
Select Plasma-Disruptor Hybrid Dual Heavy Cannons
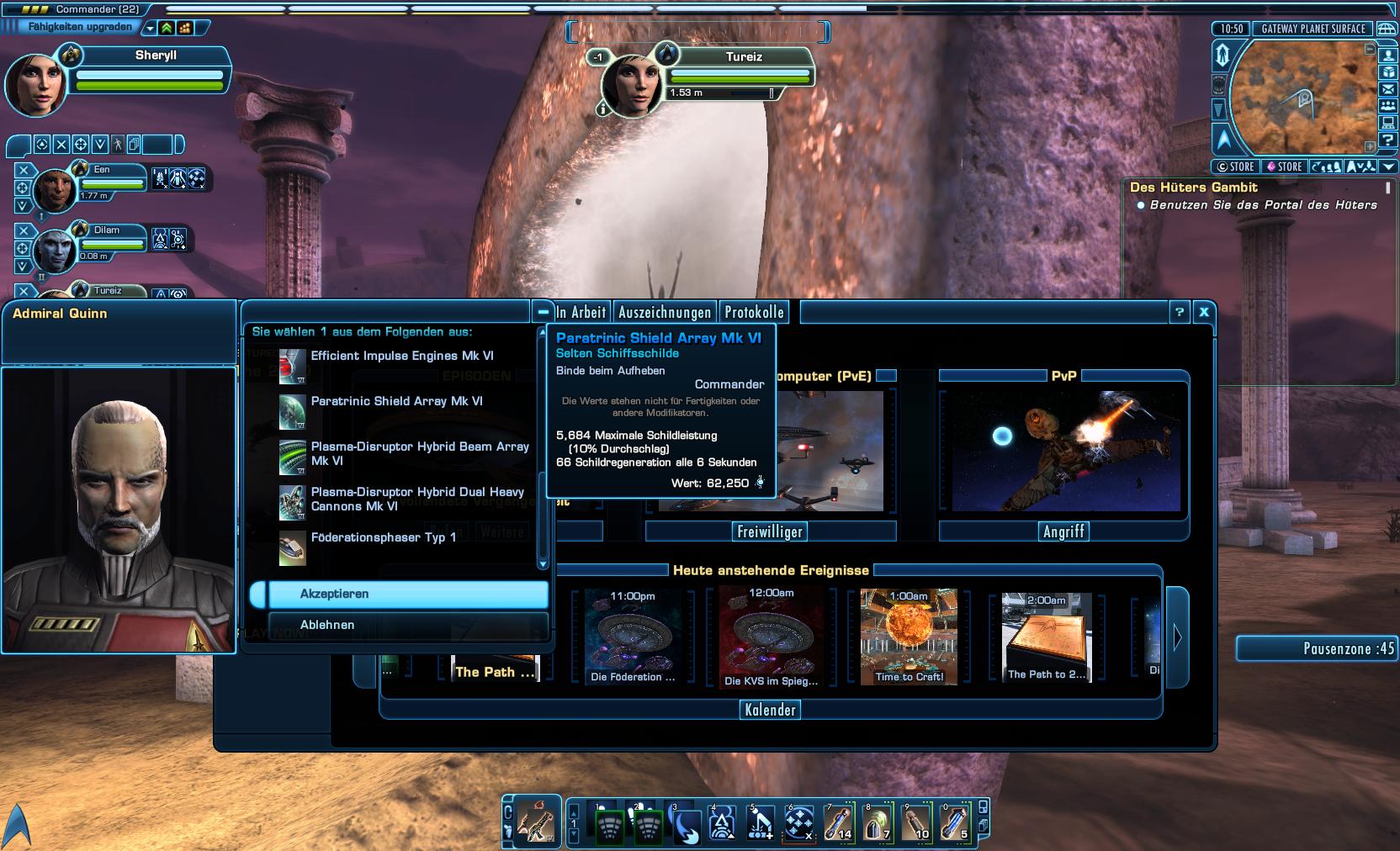[x=416, y=499]
